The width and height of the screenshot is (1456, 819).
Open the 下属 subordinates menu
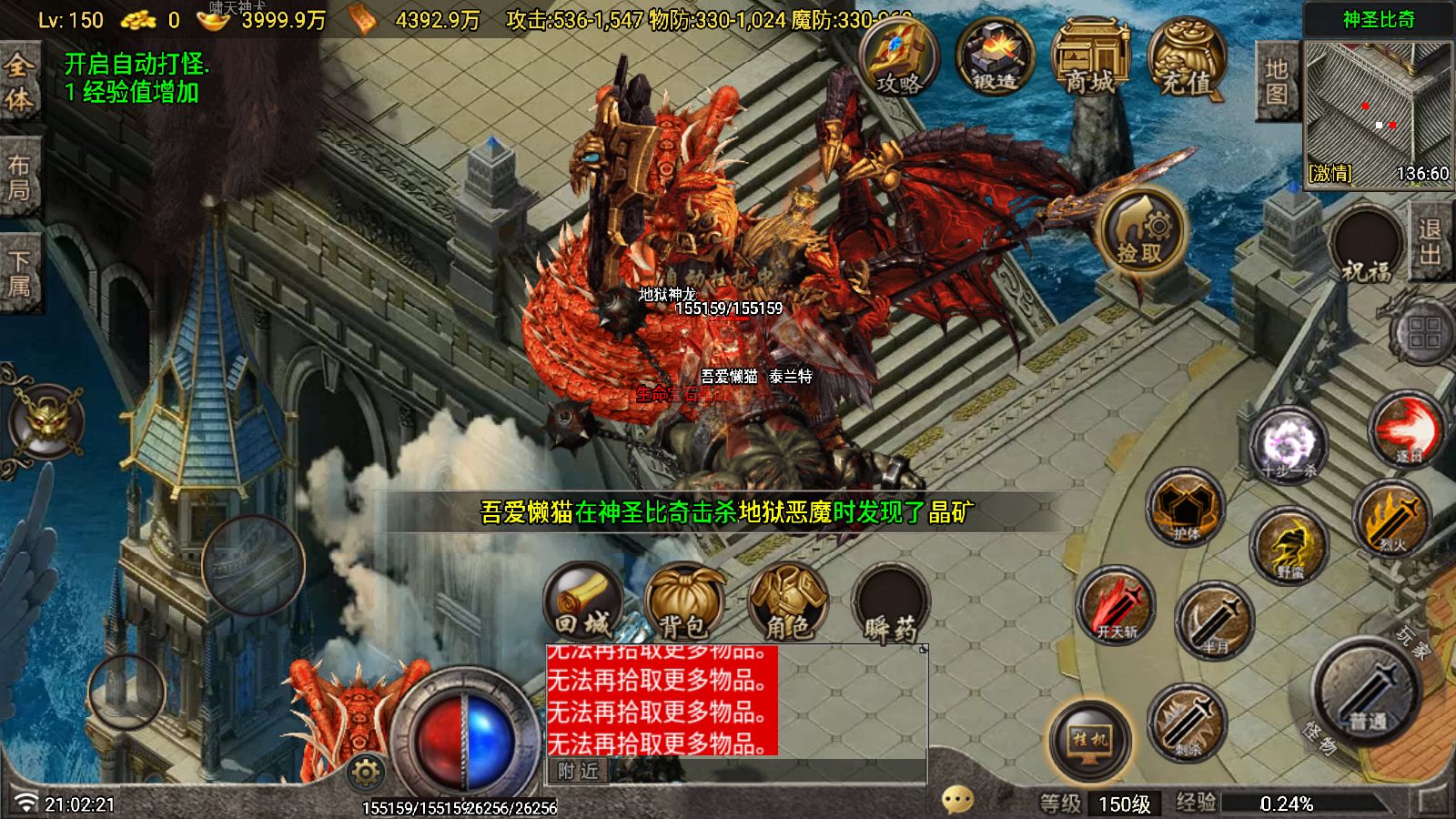(21, 258)
